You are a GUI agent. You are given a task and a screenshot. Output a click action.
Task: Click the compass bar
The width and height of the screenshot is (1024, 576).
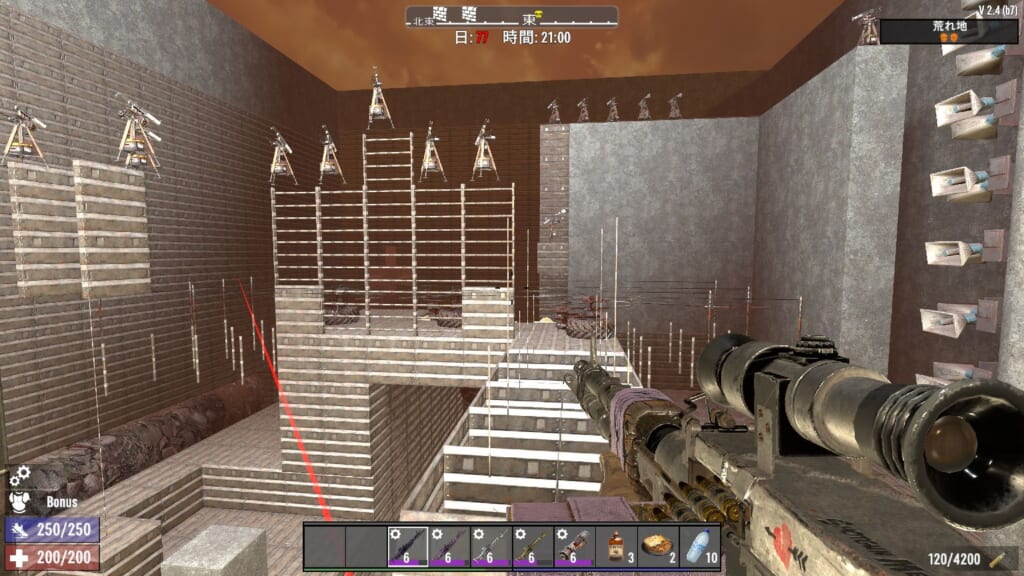(x=511, y=17)
